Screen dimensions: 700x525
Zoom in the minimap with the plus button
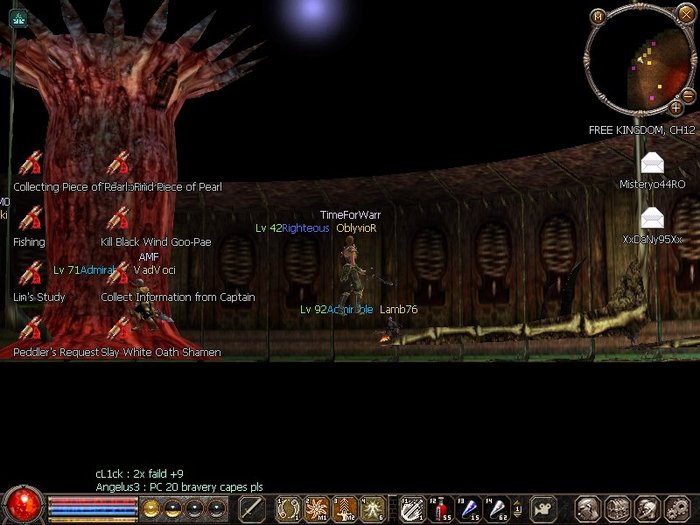pos(676,108)
